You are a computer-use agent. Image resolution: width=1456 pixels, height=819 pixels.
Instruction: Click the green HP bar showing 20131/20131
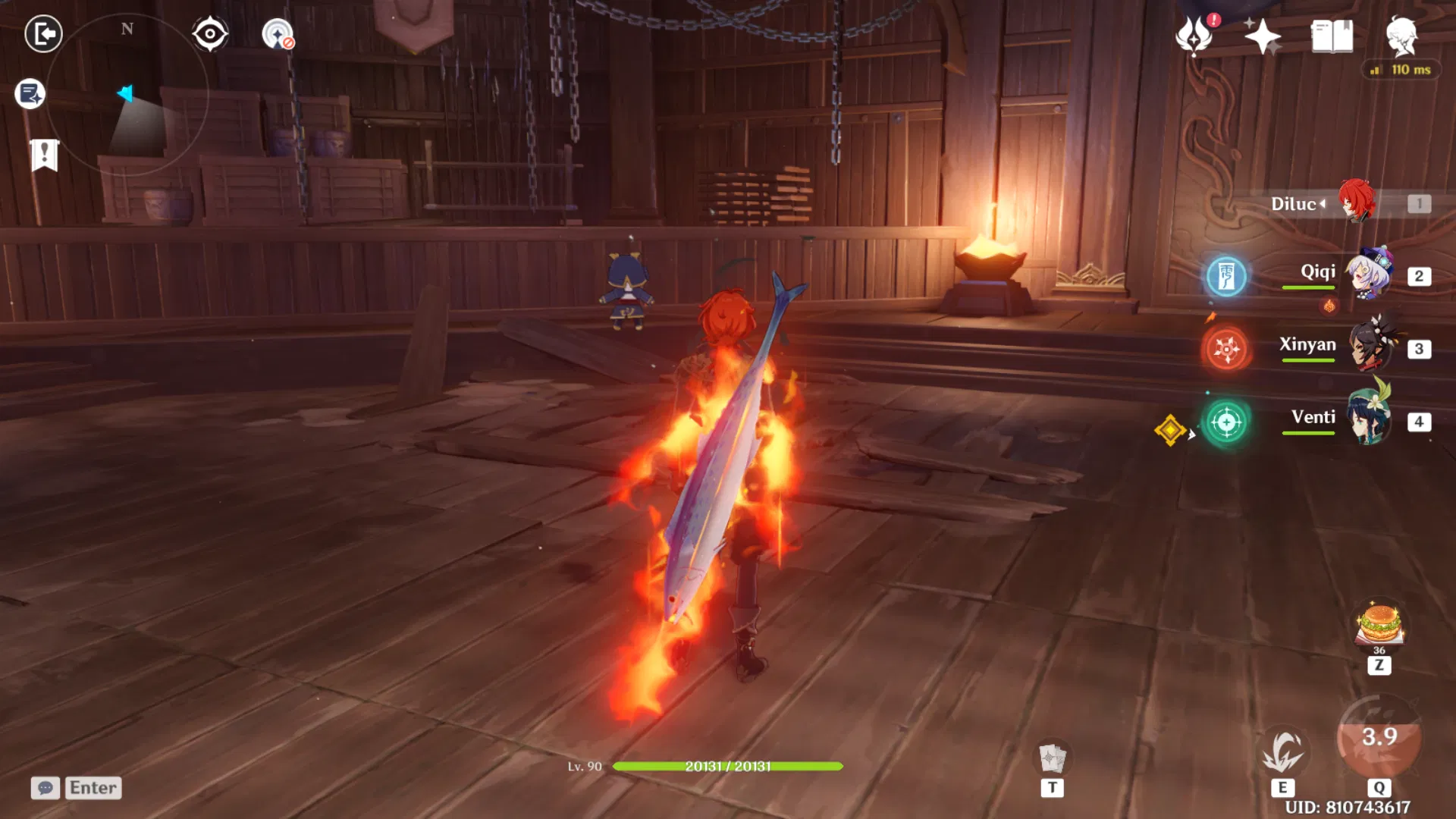click(726, 766)
